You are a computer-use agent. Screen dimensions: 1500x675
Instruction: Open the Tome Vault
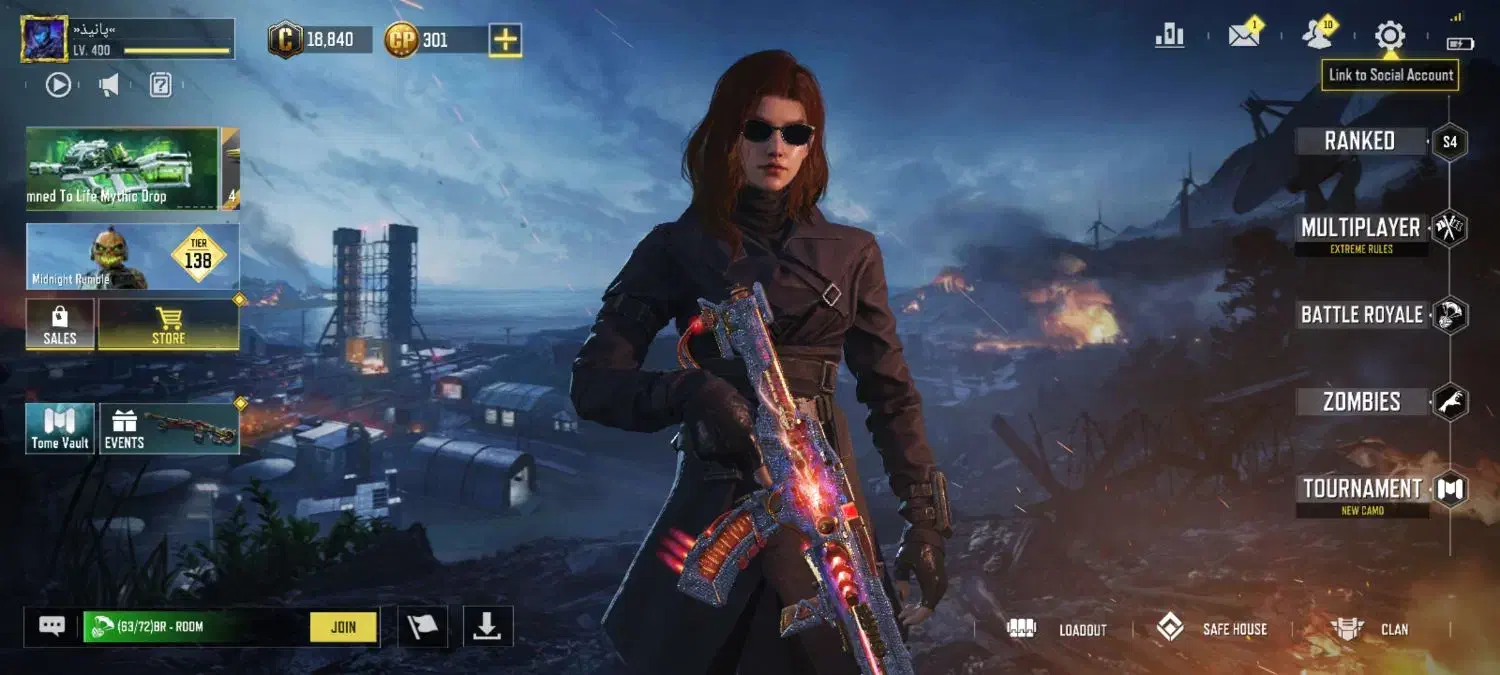pos(60,428)
